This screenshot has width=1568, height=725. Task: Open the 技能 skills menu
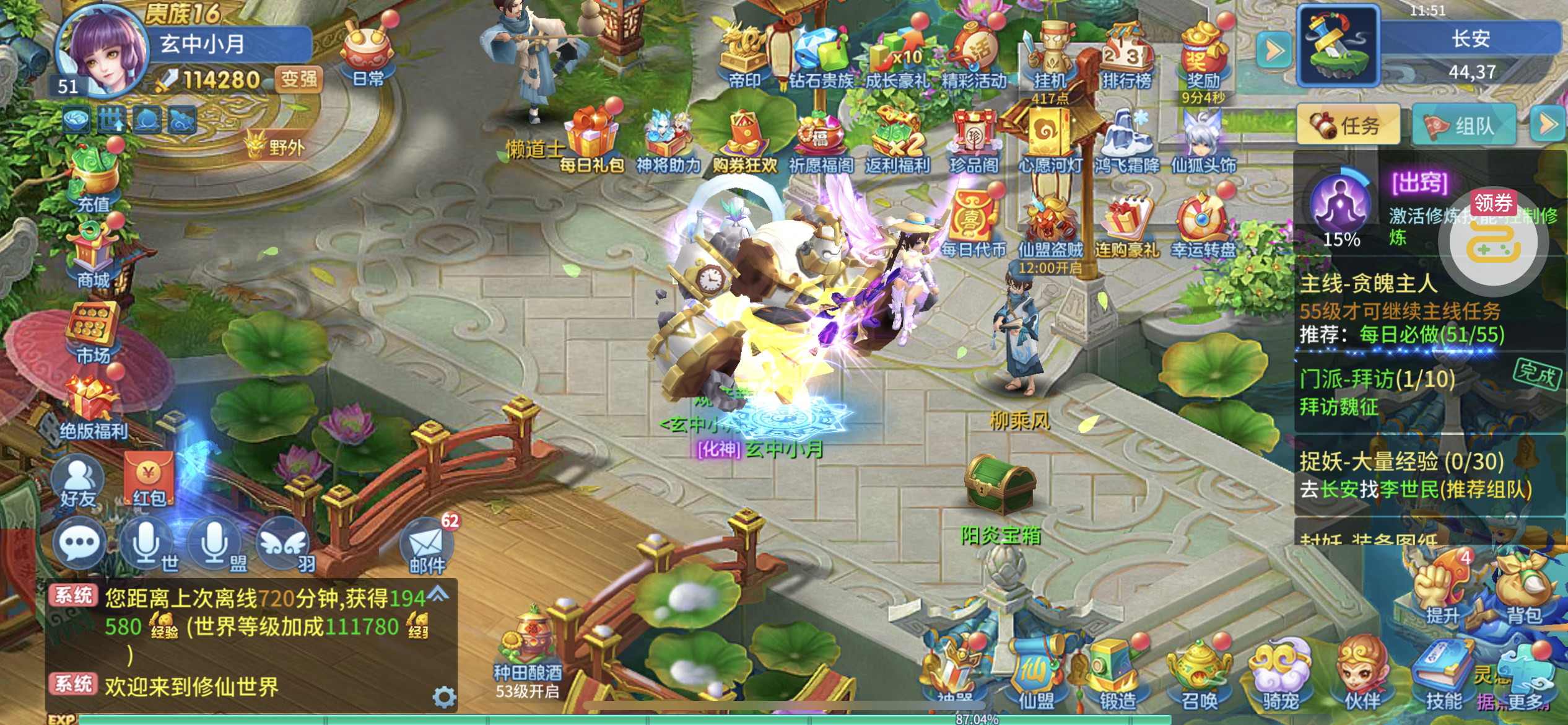coord(1443,675)
